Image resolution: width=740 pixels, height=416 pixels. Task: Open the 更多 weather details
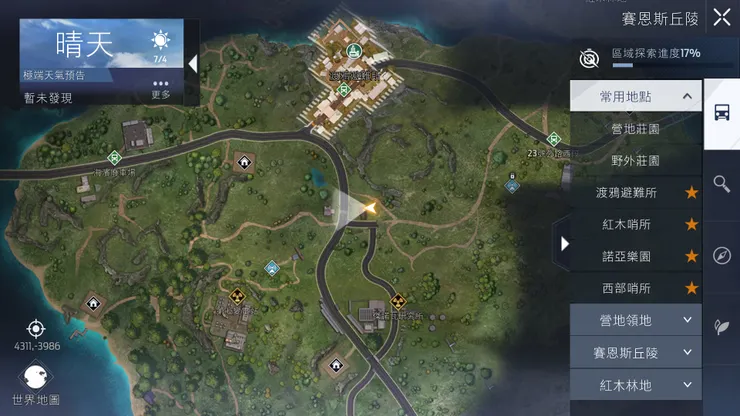pos(161,89)
